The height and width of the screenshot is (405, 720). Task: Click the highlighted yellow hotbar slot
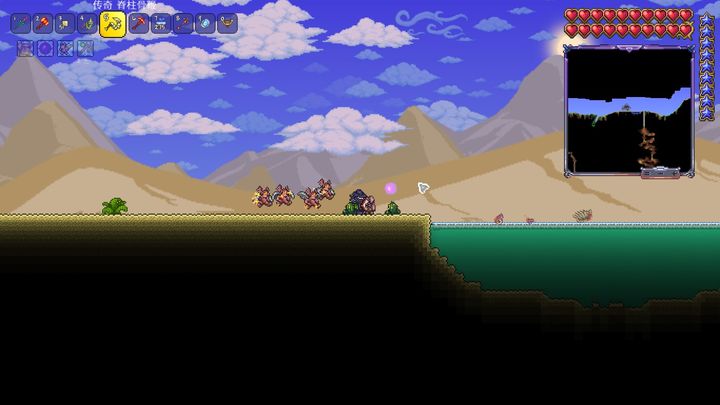(x=113, y=25)
